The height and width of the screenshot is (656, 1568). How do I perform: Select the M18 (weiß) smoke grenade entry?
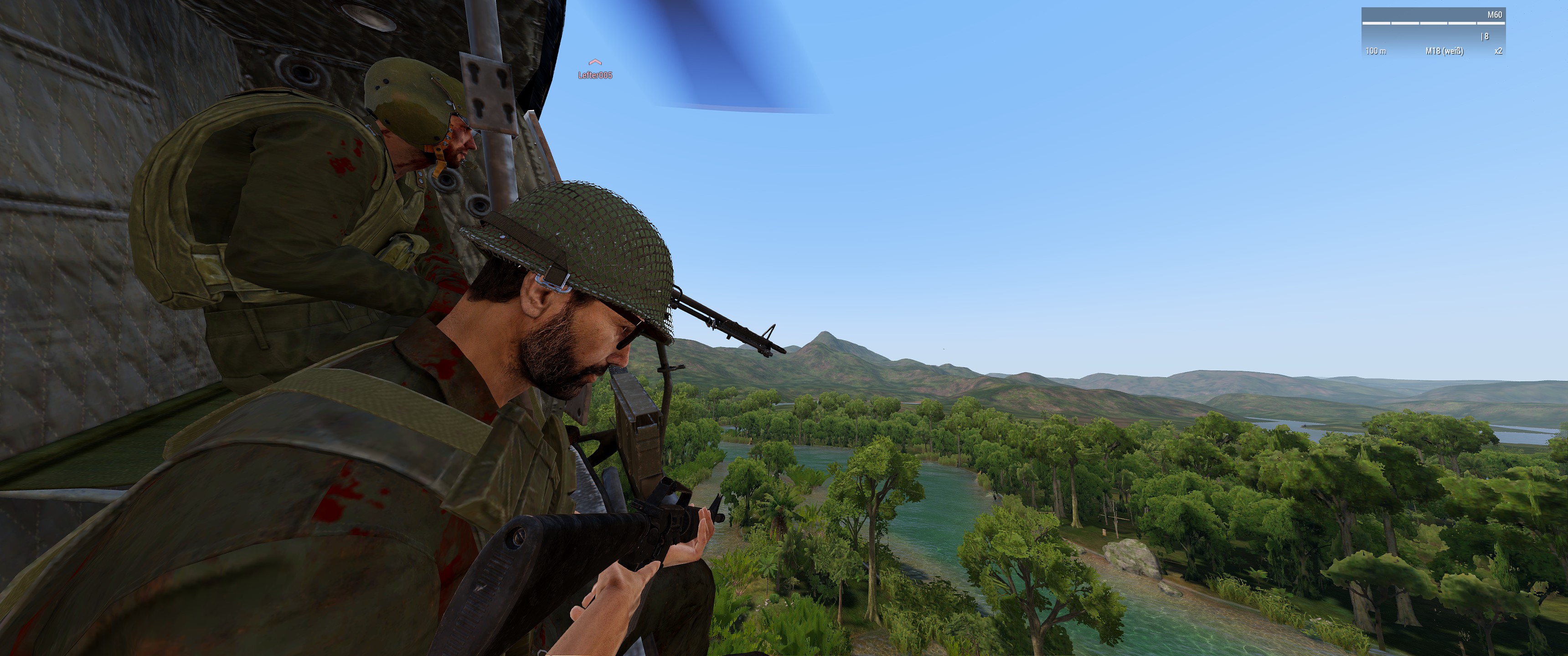(1444, 51)
